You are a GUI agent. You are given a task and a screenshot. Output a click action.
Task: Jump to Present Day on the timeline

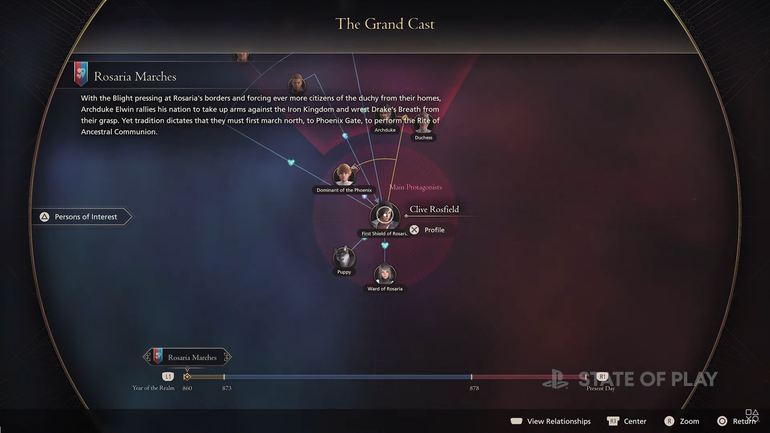[602, 376]
